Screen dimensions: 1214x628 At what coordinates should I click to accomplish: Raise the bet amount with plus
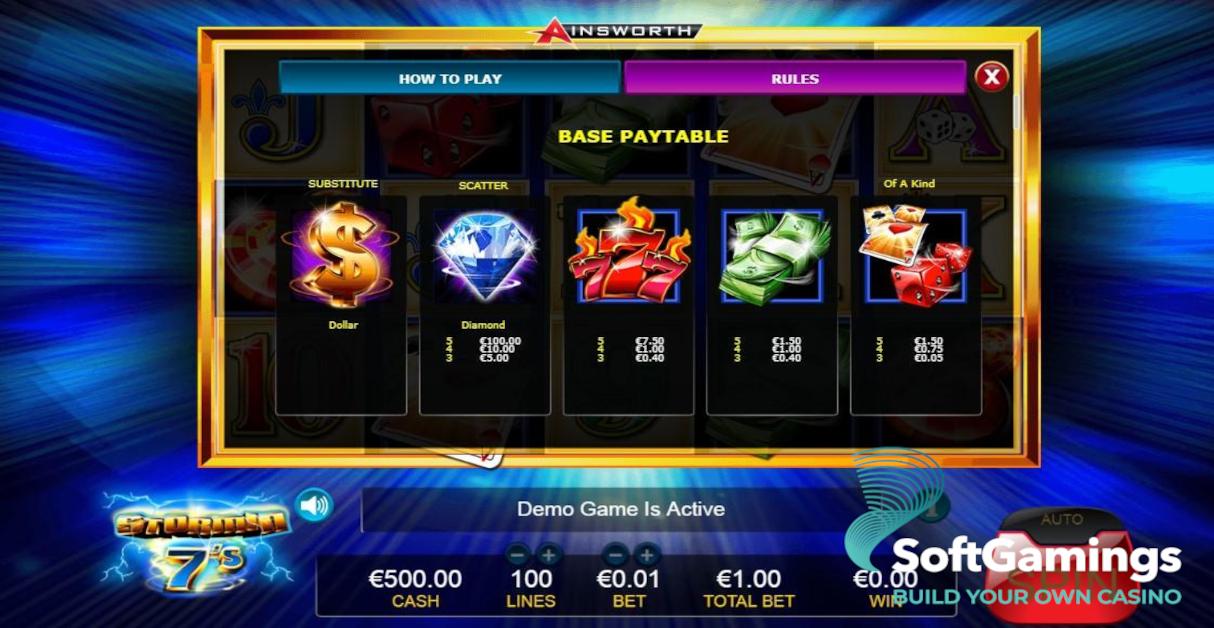click(647, 553)
